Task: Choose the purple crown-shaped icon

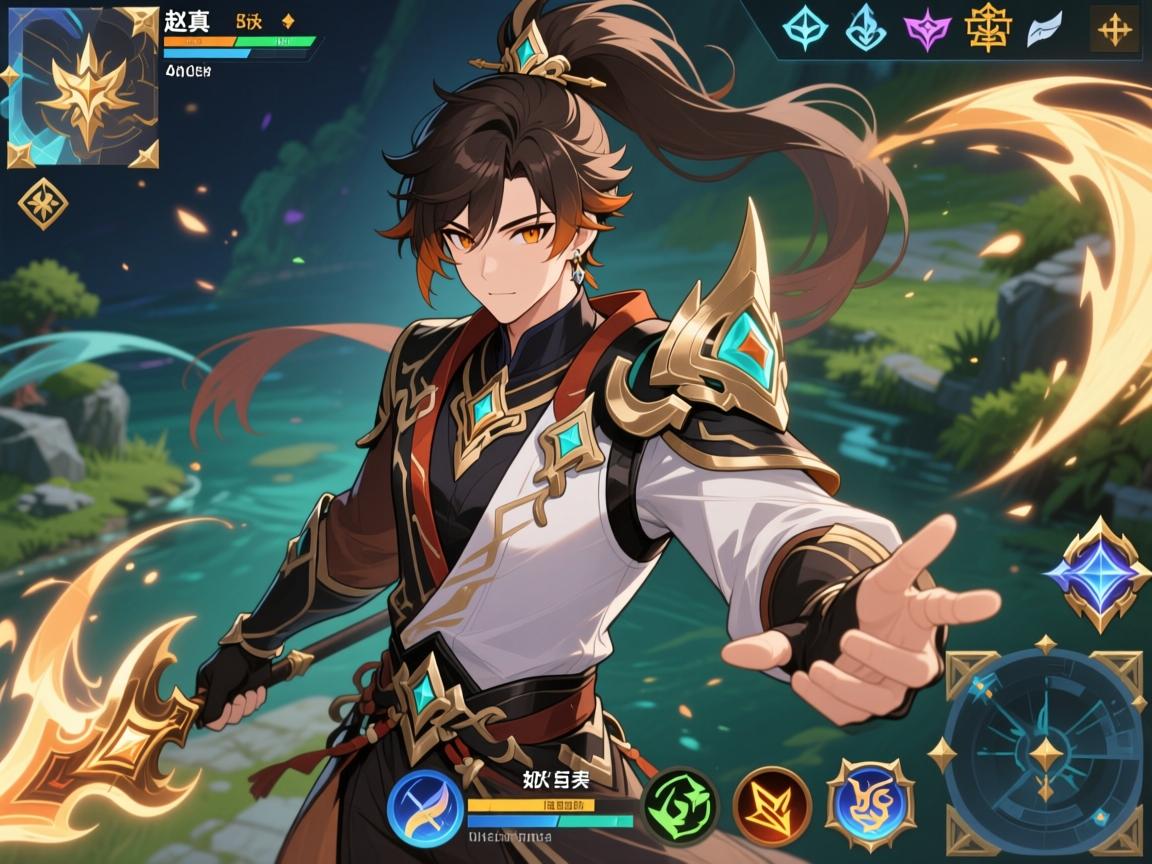Action: tap(926, 29)
